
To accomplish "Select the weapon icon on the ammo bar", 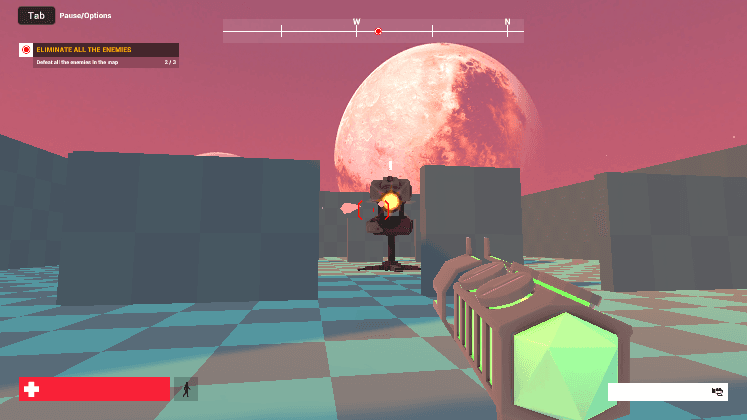I will 717,392.
